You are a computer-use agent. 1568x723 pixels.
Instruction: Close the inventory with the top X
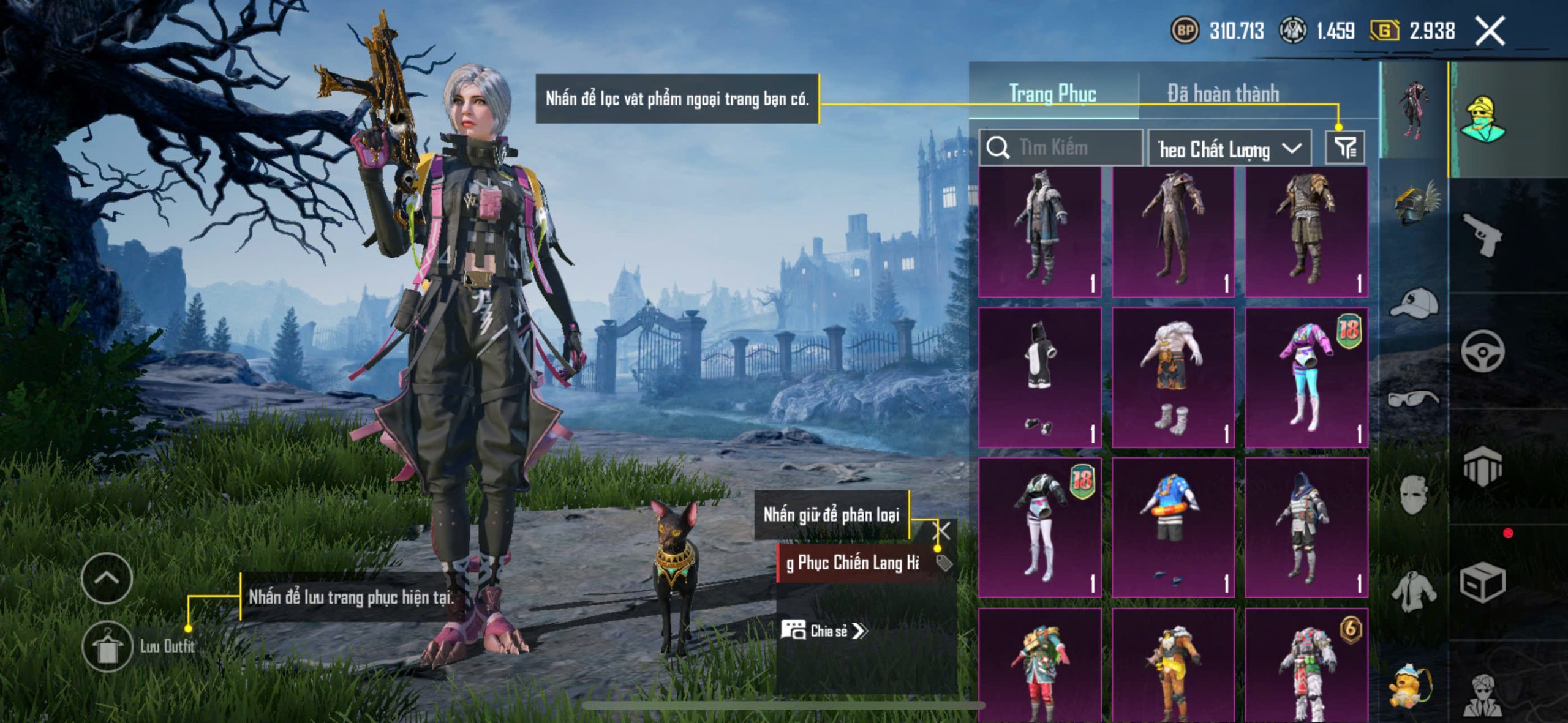[1490, 31]
